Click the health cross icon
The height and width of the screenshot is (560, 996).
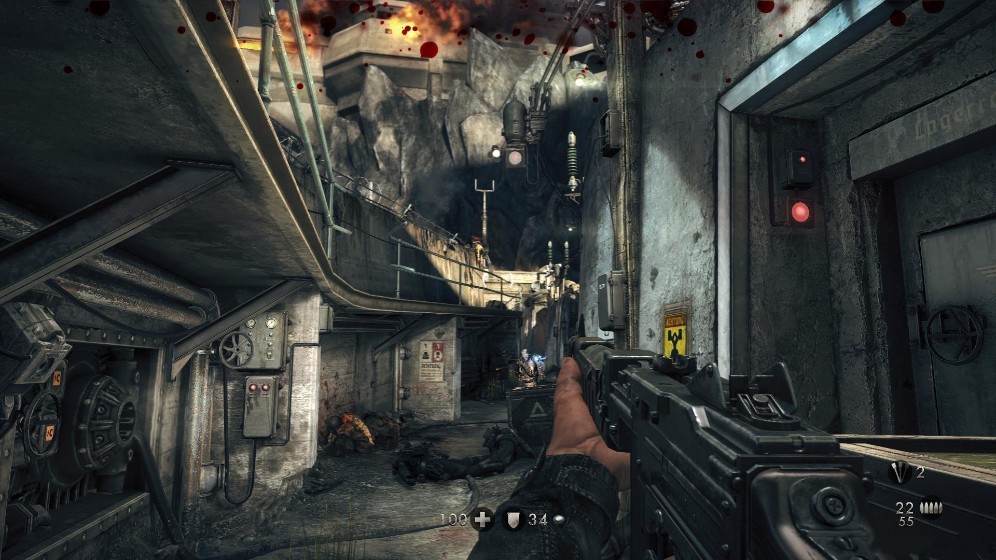(484, 518)
